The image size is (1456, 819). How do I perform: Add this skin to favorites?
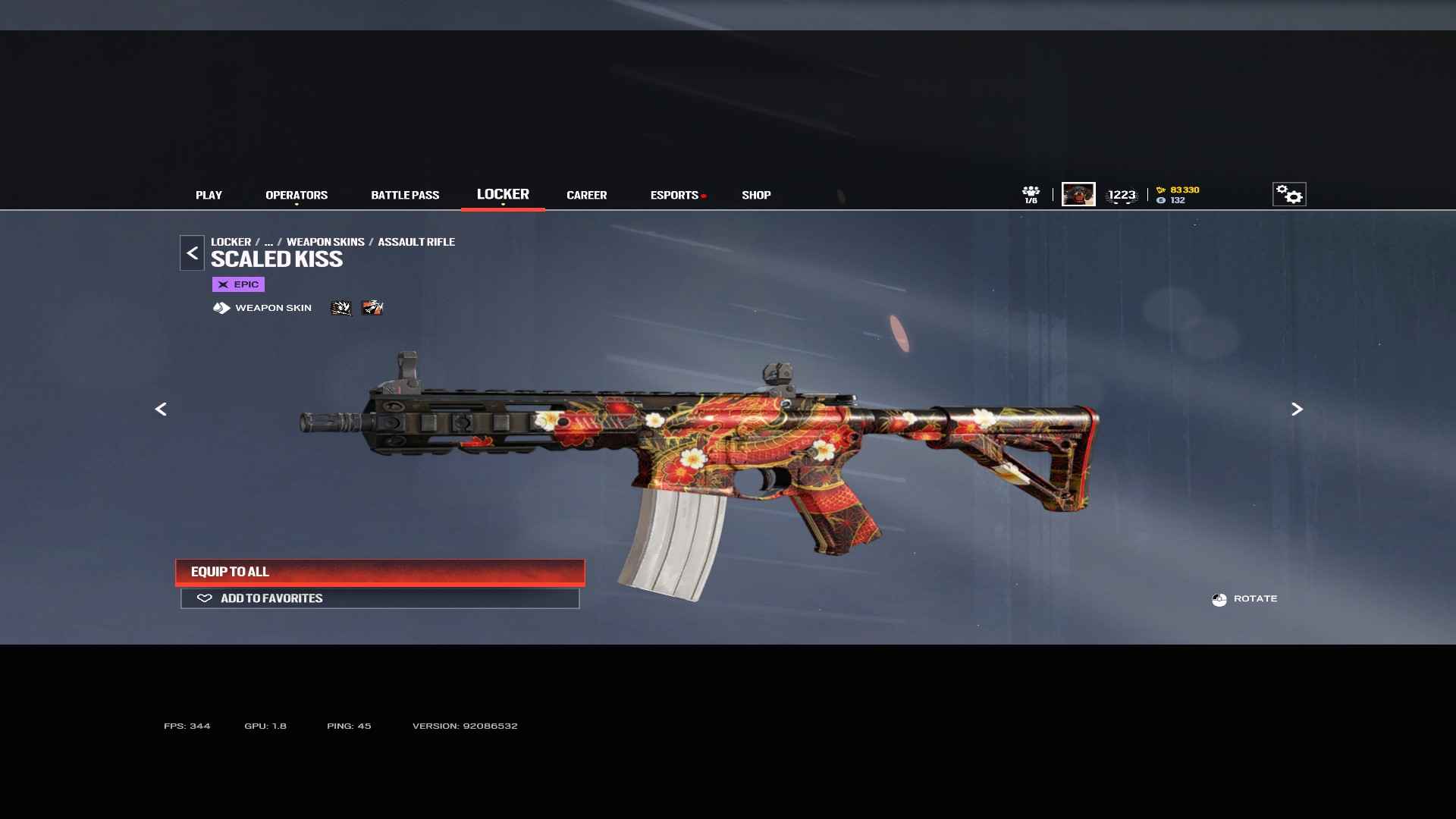(x=380, y=598)
